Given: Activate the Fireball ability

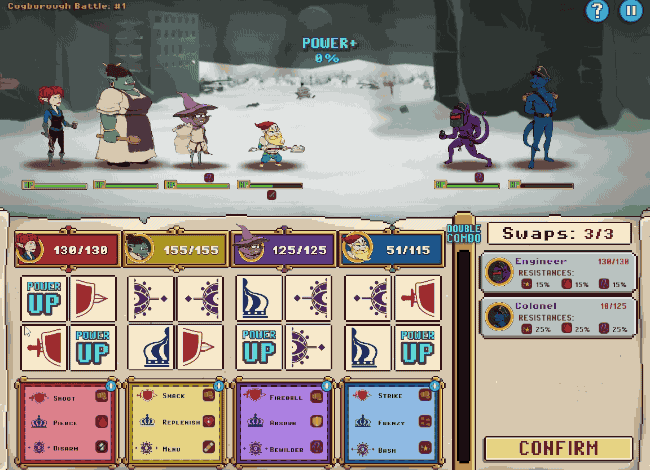Looking at the screenshot, I should (284, 397).
